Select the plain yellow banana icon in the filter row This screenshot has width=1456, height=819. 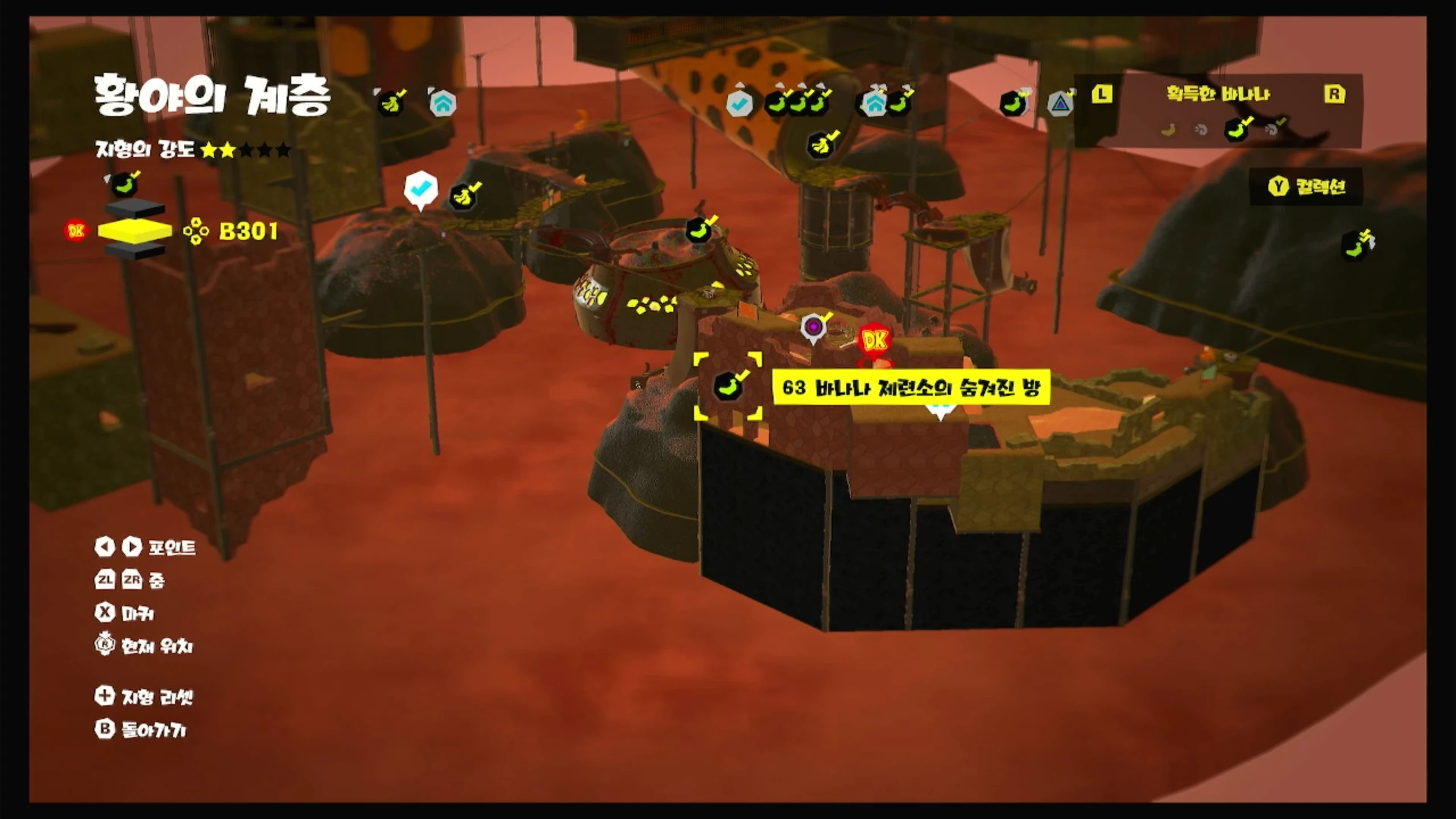tap(1168, 130)
